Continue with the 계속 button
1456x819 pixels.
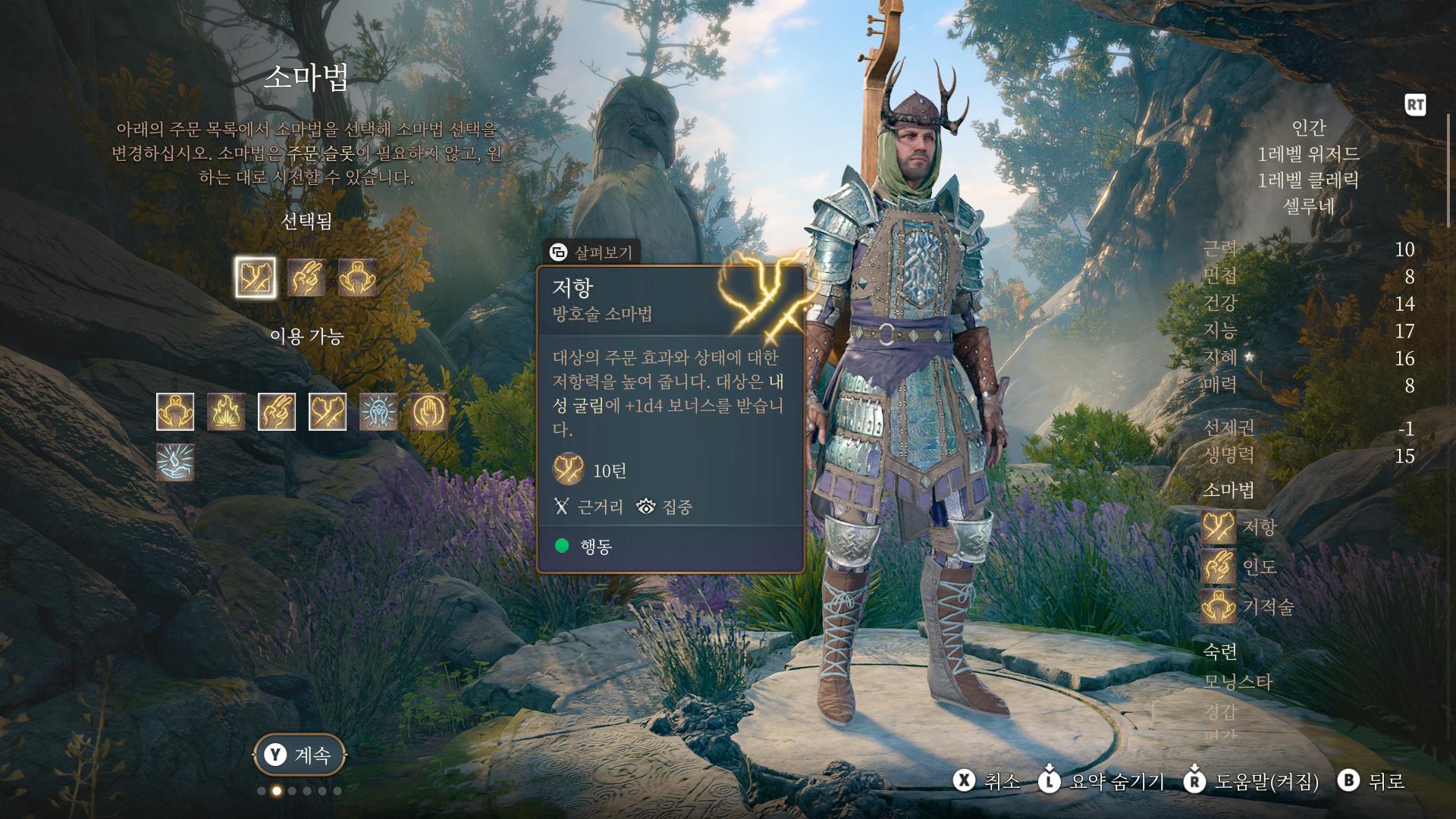pos(300,755)
